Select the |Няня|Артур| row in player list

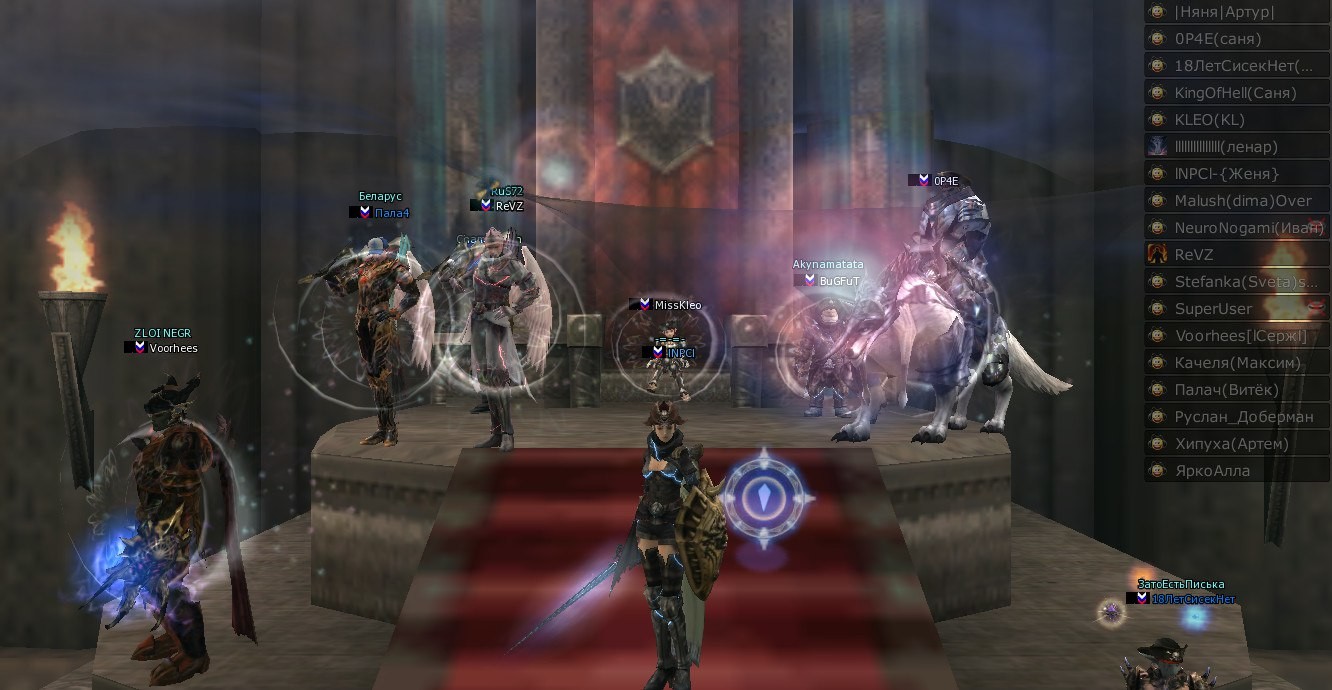(x=1236, y=12)
